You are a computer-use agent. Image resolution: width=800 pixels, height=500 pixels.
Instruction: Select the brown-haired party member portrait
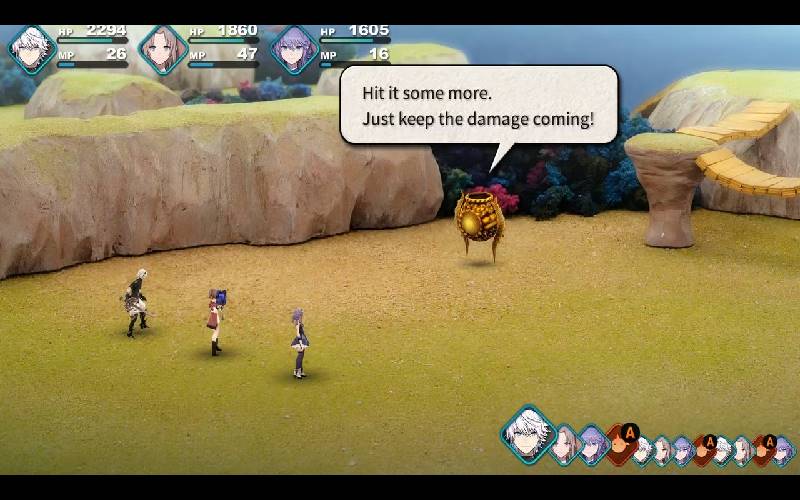tap(162, 49)
